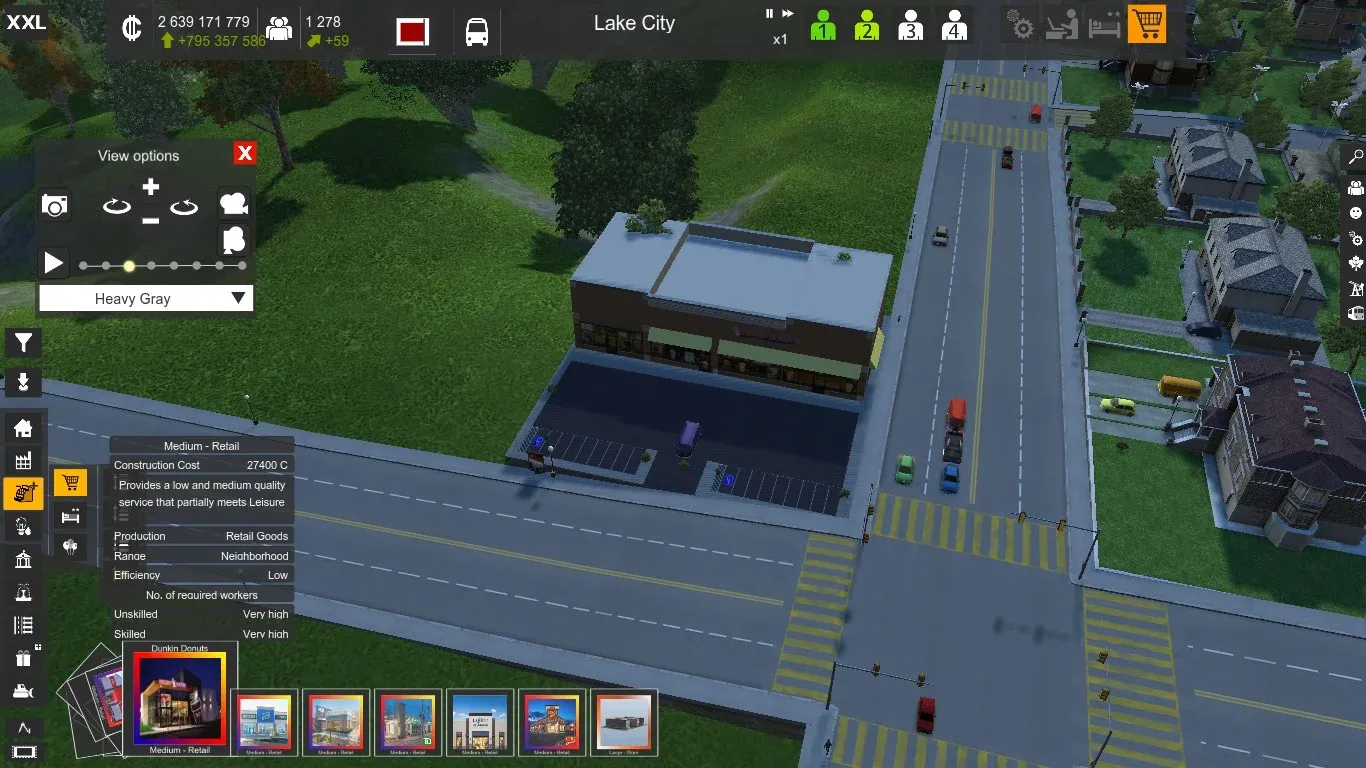Pause the game simulation

tap(770, 14)
